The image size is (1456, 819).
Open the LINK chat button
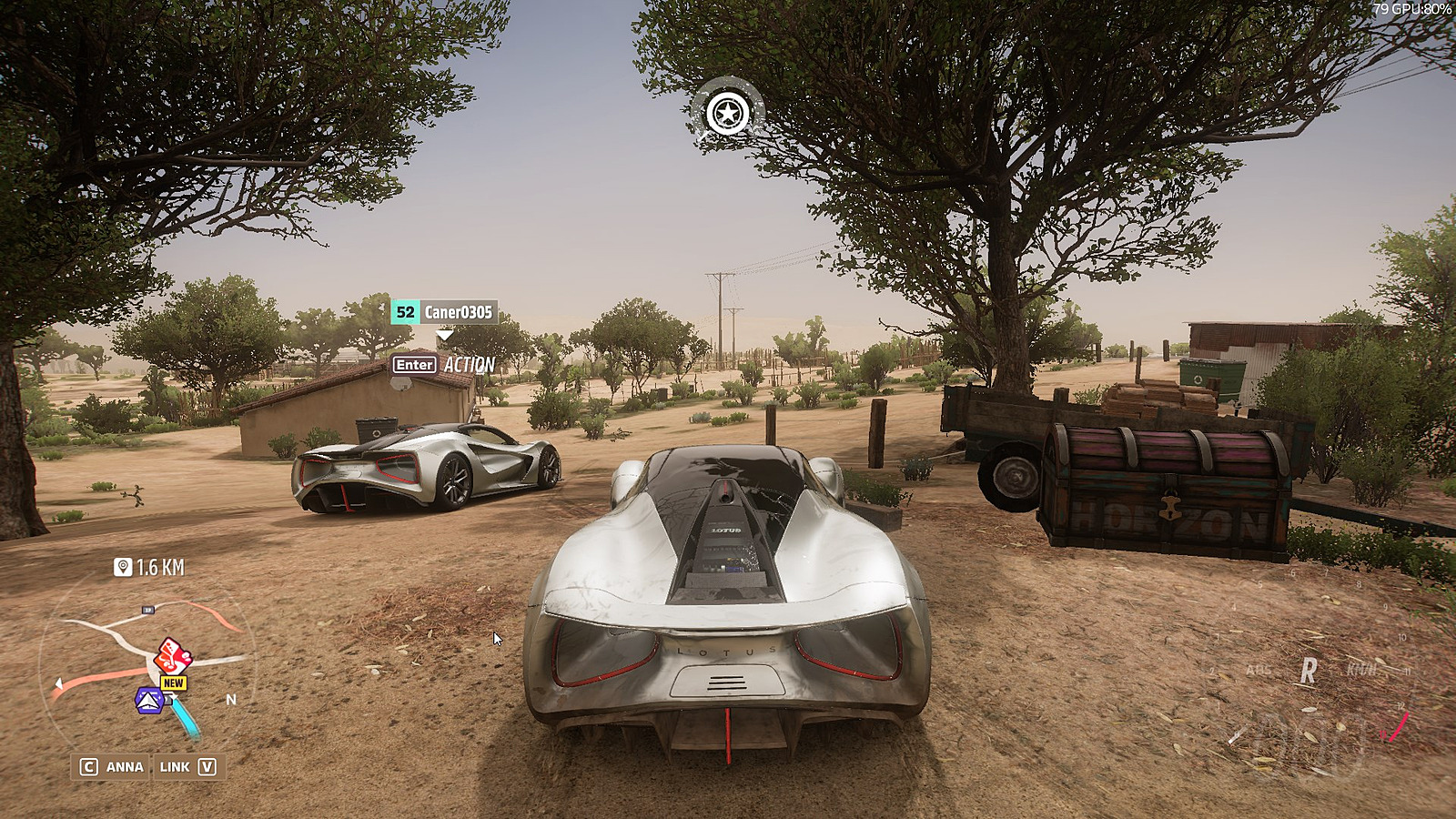(187, 766)
